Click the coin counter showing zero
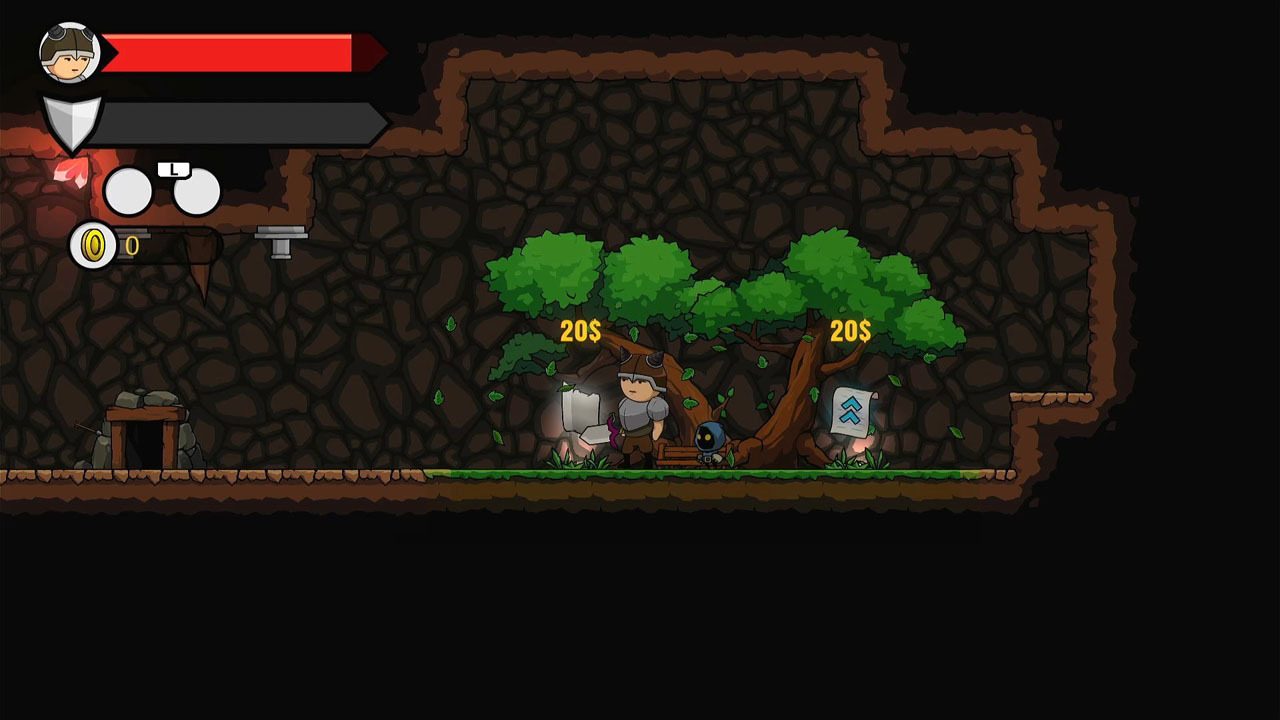The height and width of the screenshot is (720, 1280). [x=134, y=247]
